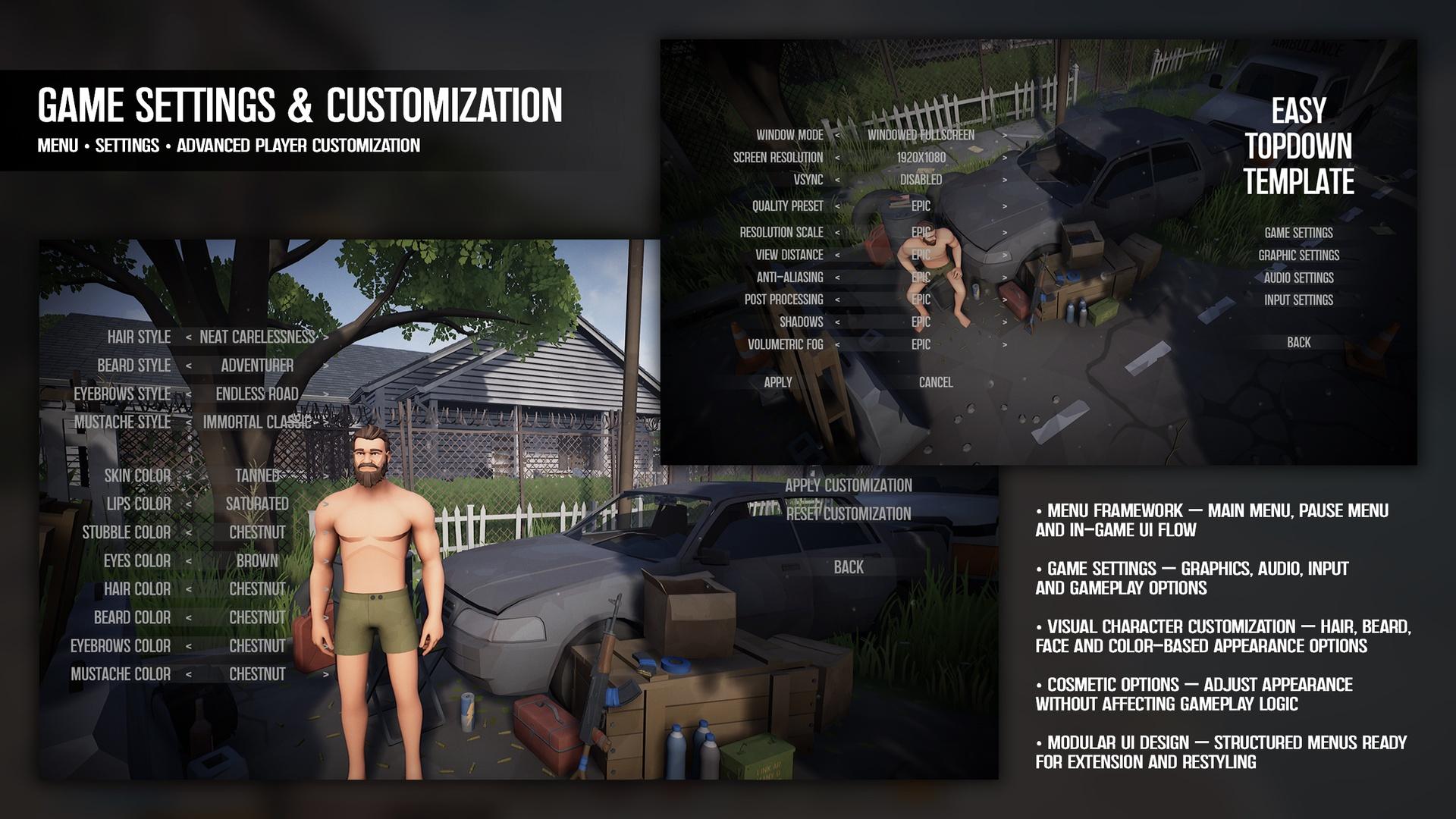
Task: Cancel the graphics settings changes
Action: point(936,382)
